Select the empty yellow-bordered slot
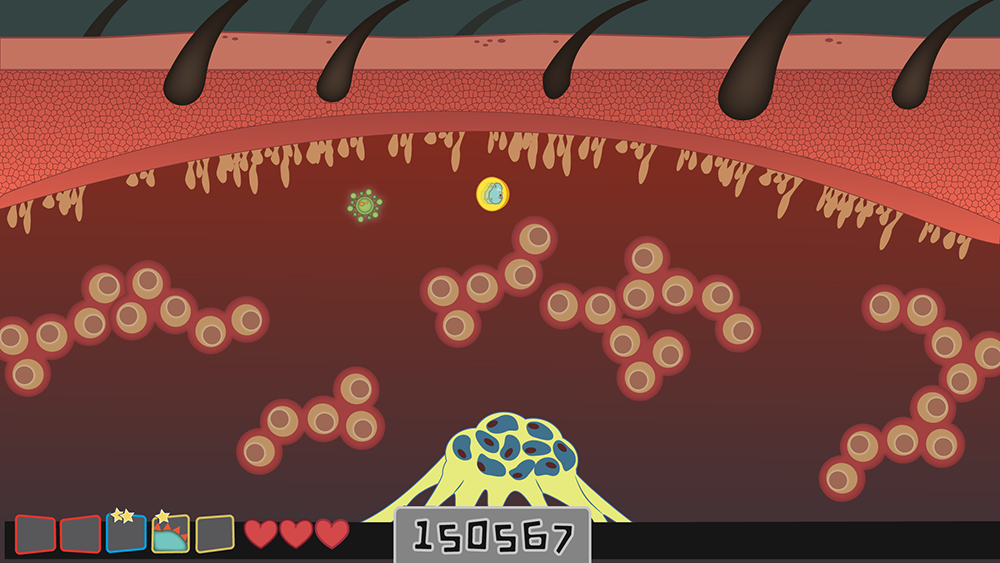The height and width of the screenshot is (563, 1000). [215, 534]
